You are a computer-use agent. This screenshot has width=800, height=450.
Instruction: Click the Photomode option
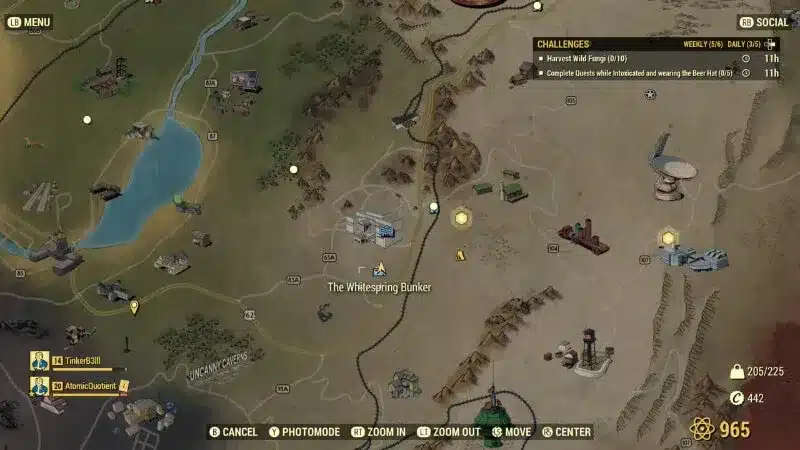(305, 432)
